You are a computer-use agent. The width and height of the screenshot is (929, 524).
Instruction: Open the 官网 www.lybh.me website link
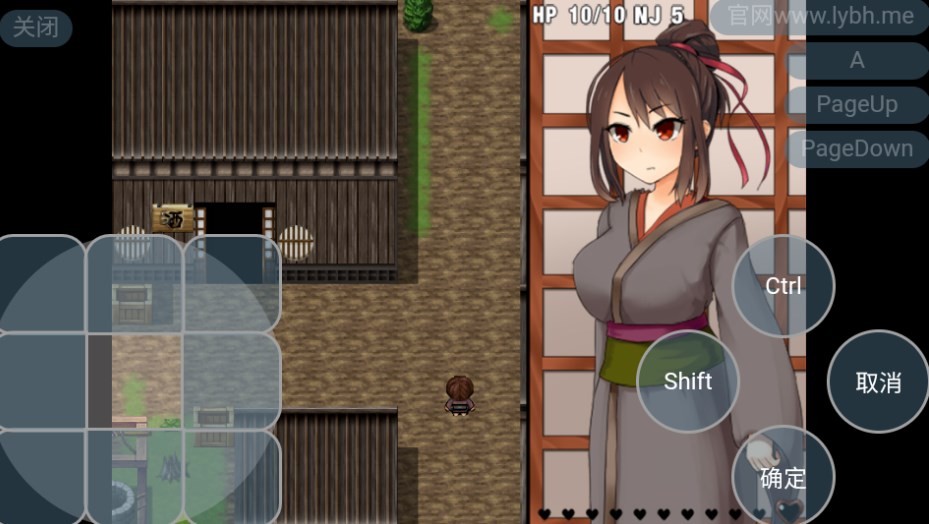(819, 16)
